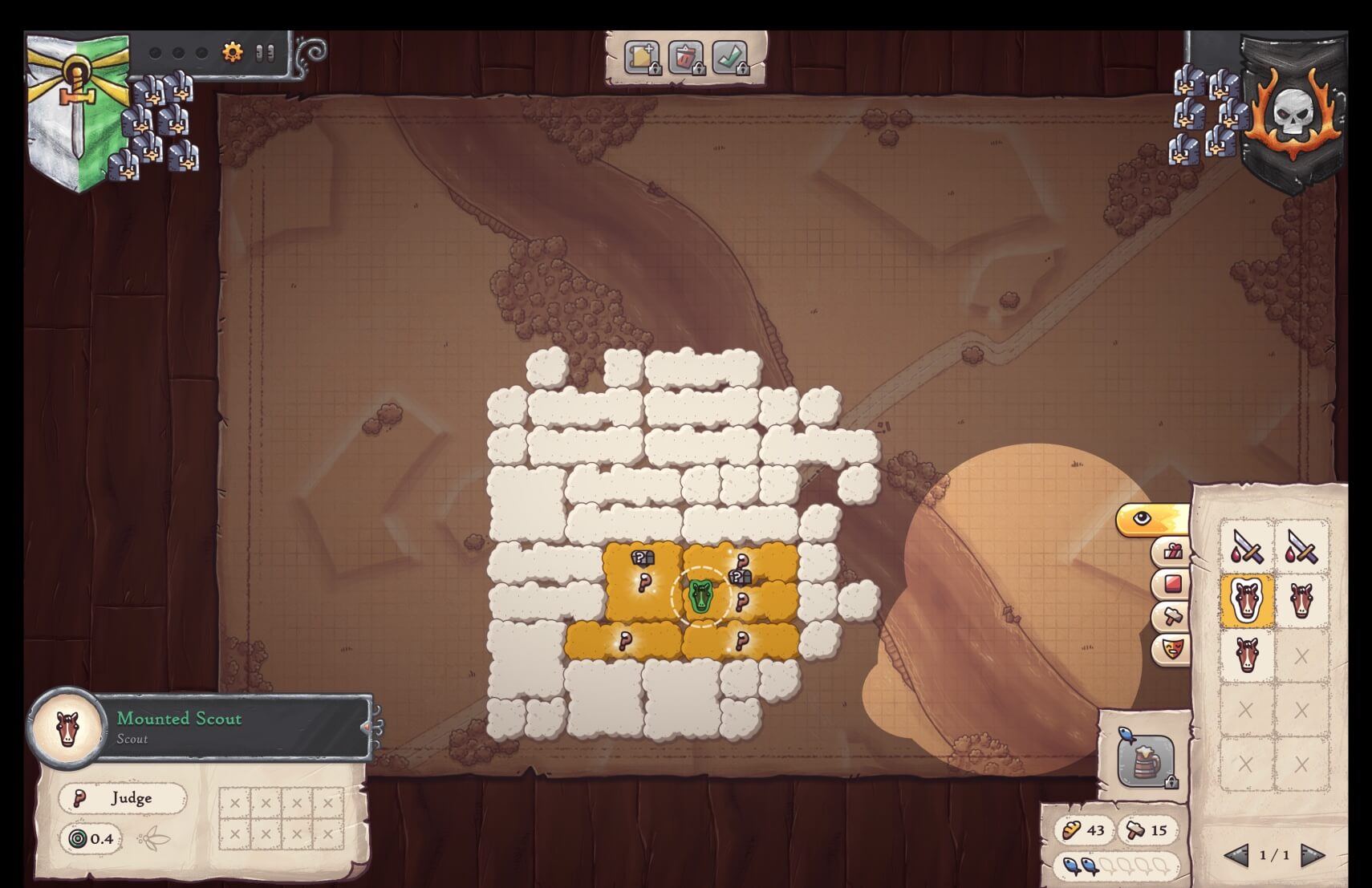Open the theater mask tab
The image size is (1372, 888).
pyautogui.click(x=1171, y=647)
